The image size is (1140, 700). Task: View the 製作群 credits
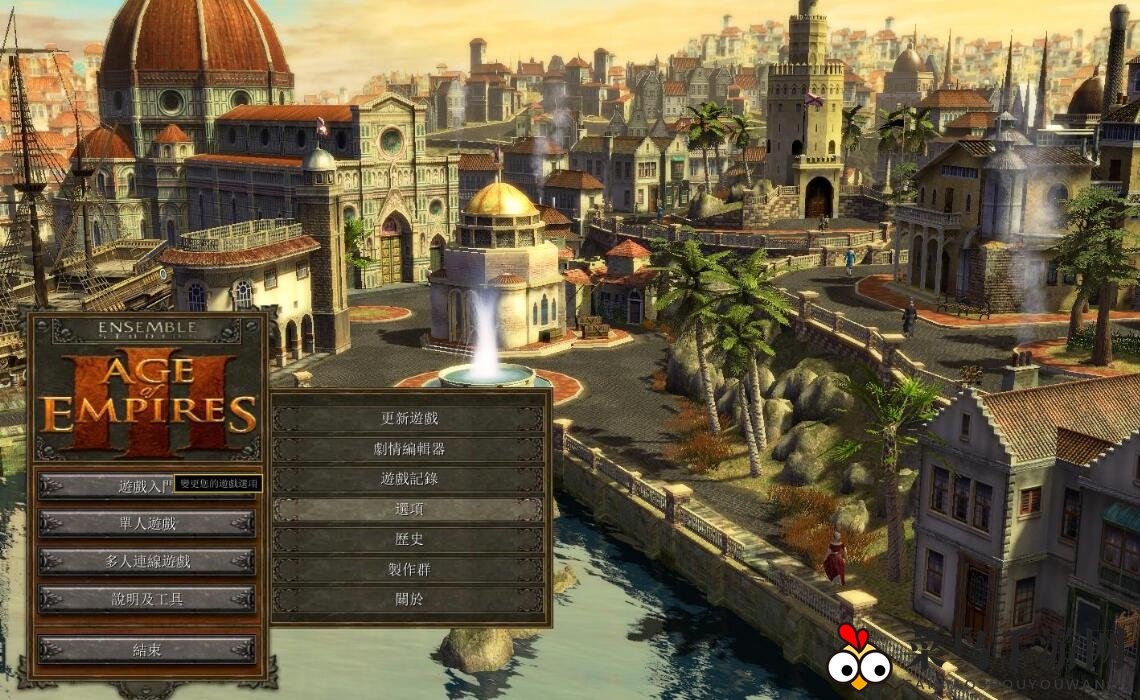coord(409,569)
